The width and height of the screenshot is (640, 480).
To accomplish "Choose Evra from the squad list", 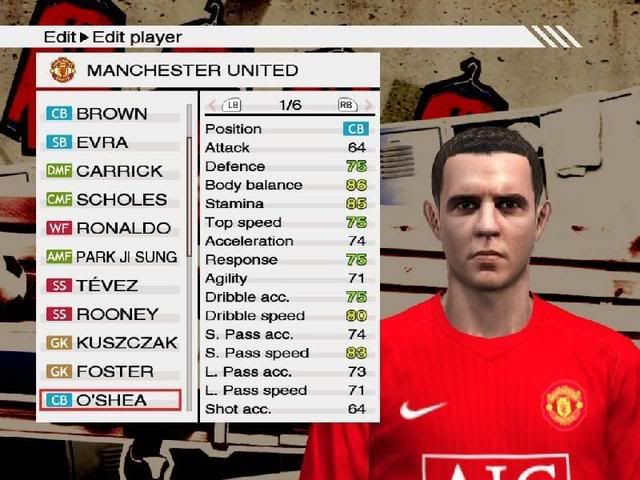I will pos(110,142).
